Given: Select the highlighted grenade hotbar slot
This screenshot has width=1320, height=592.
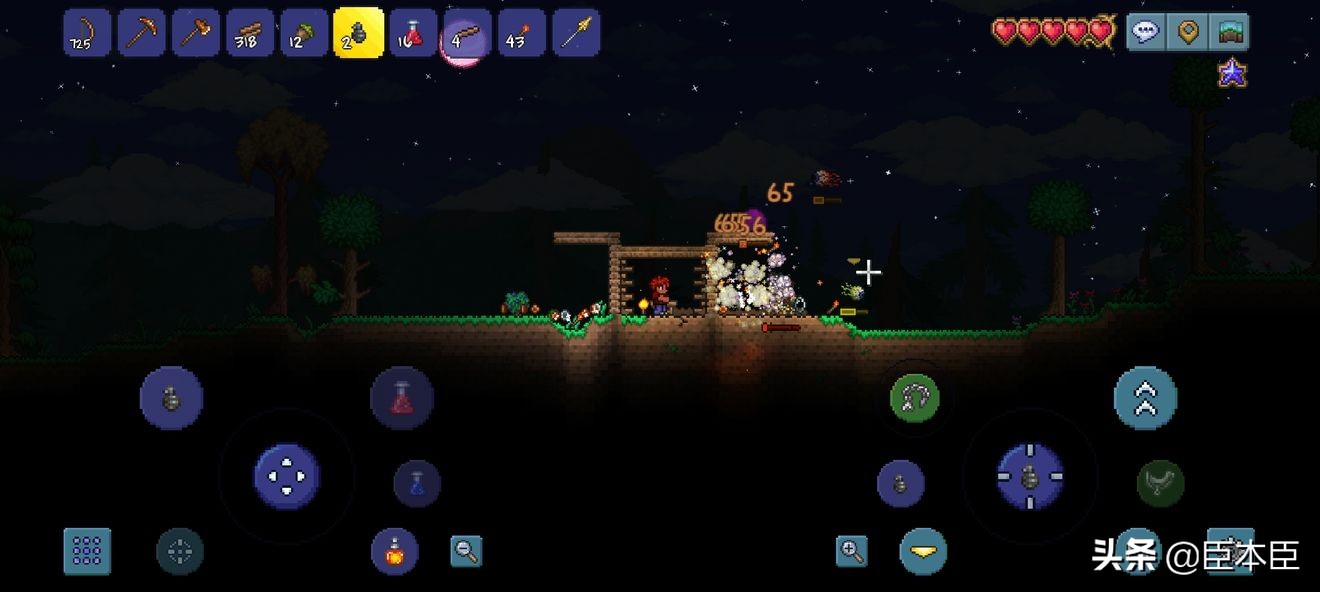Looking at the screenshot, I should click(358, 33).
